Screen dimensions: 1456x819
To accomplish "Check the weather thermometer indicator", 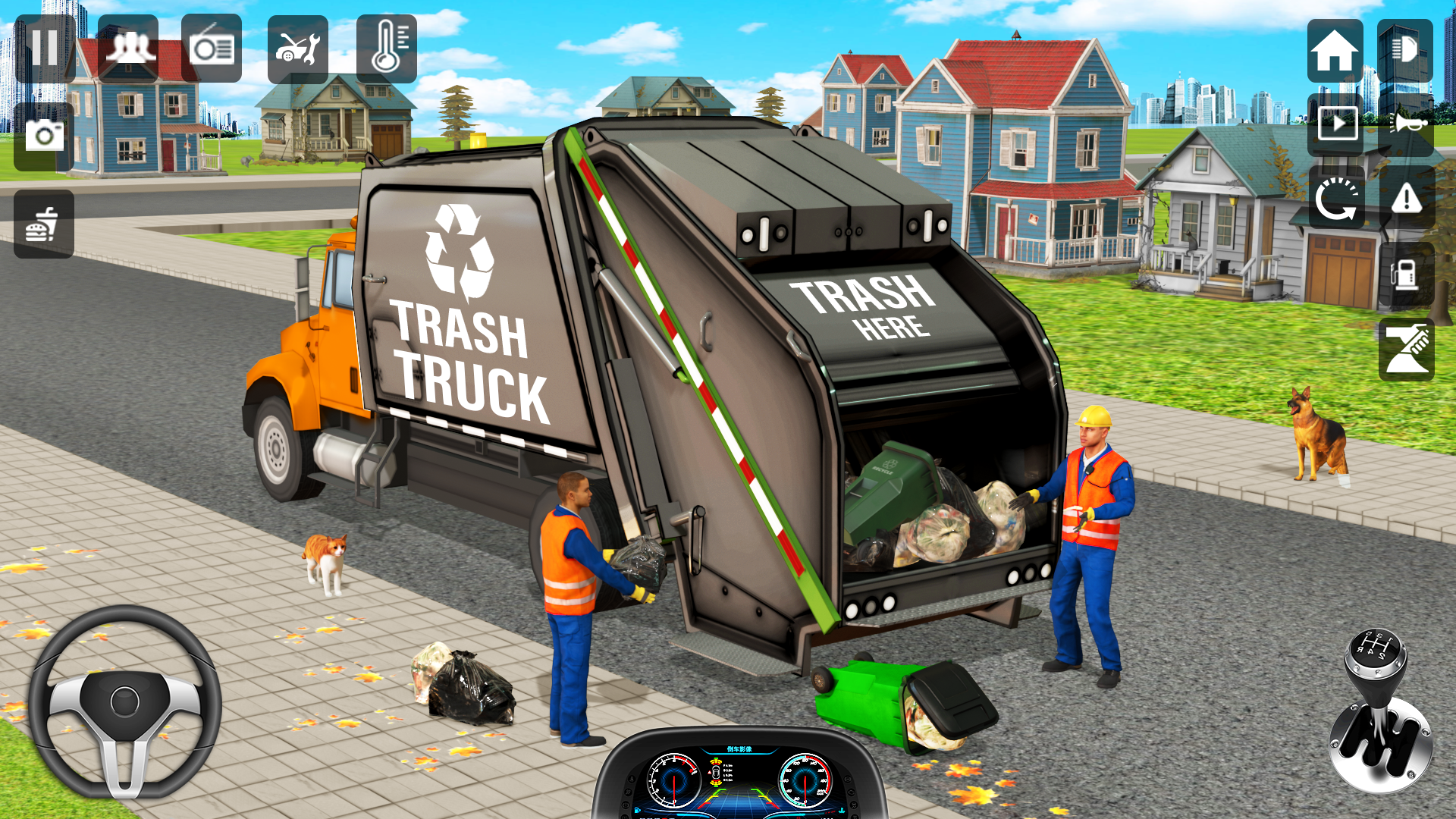I will pos(387,47).
